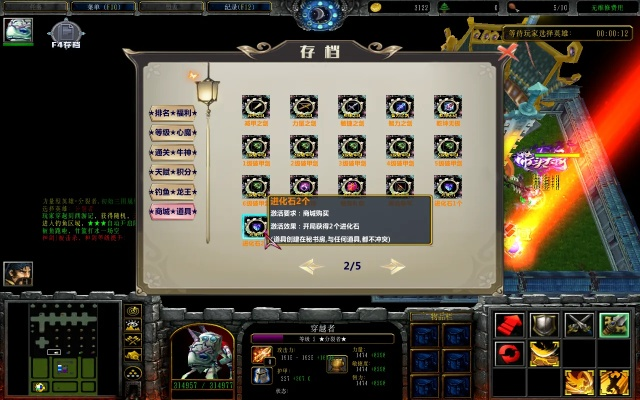The width and height of the screenshot is (640, 400).
Task: Select the 5级破甲剑 item icon
Action: click(448, 147)
